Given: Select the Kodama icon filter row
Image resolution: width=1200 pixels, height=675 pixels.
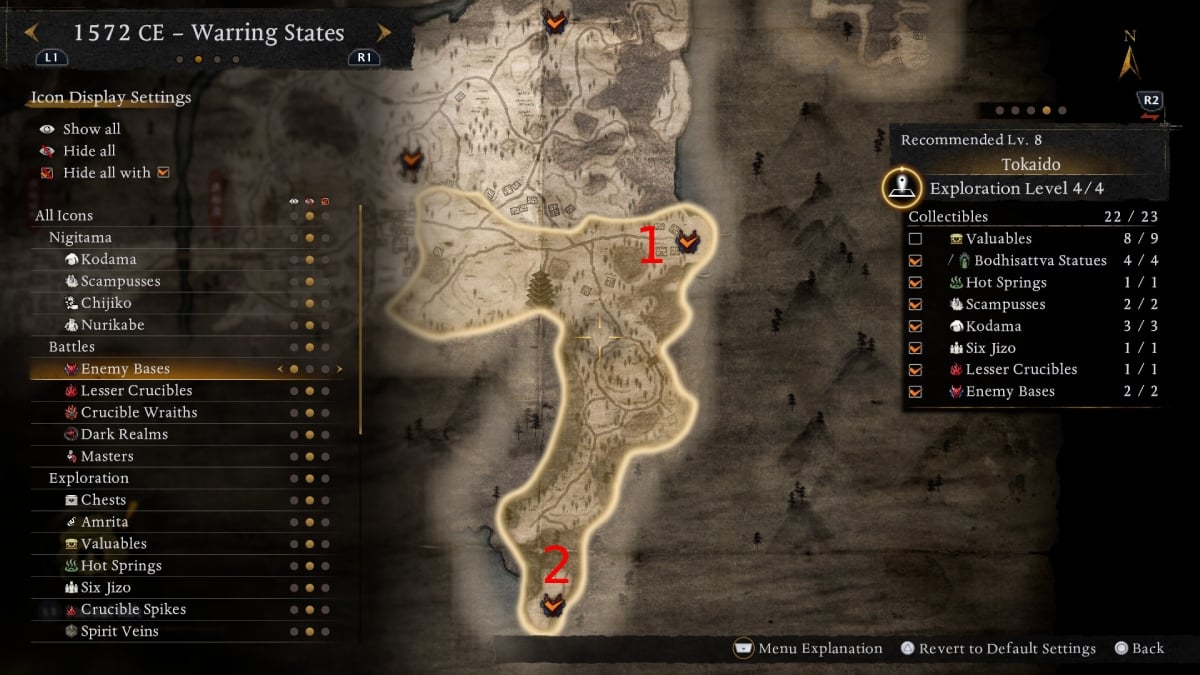Looking at the screenshot, I should tap(108, 259).
